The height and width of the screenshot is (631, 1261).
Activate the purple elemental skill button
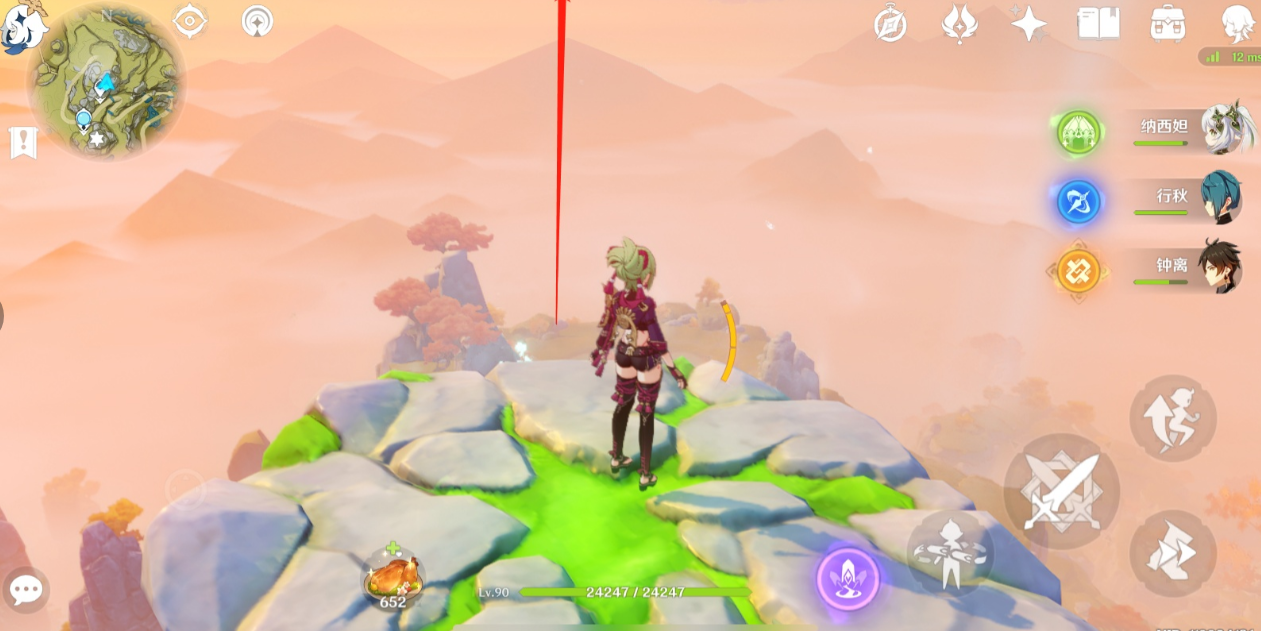848,579
